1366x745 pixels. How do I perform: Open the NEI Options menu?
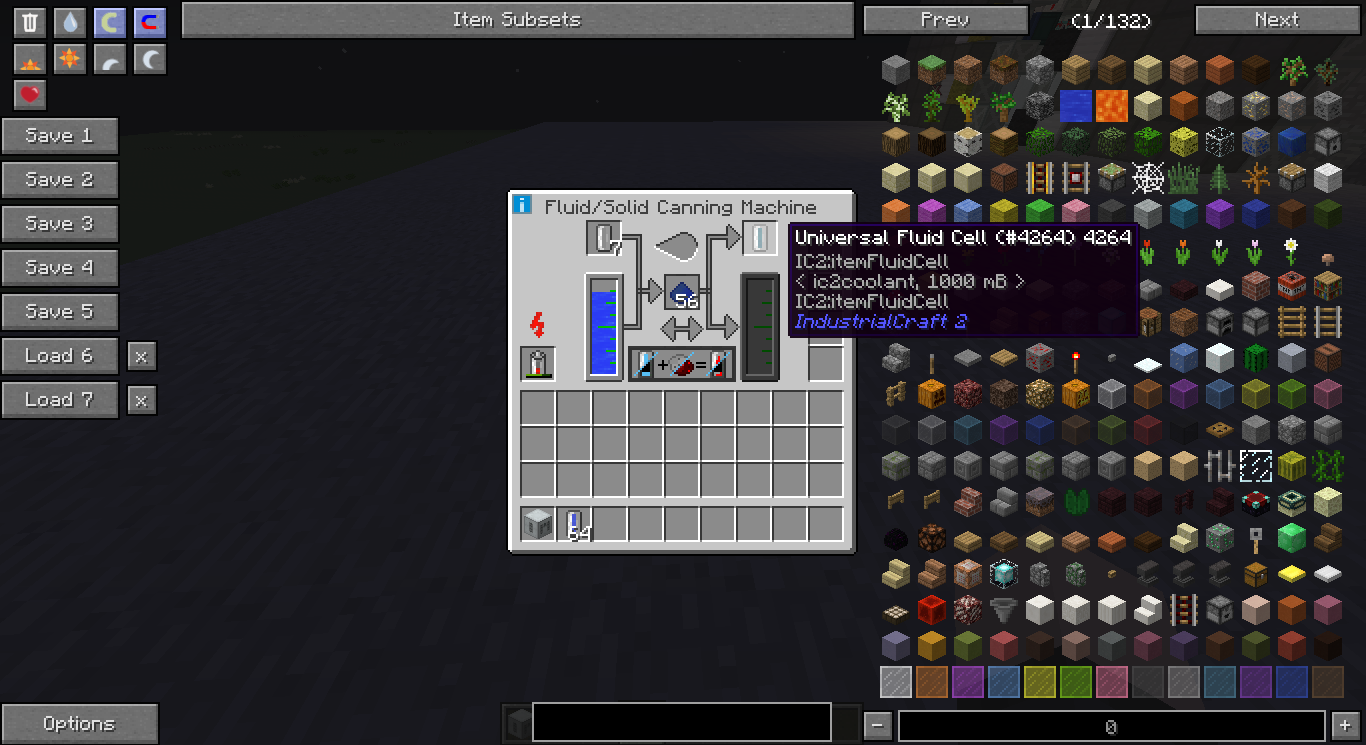coord(80,724)
